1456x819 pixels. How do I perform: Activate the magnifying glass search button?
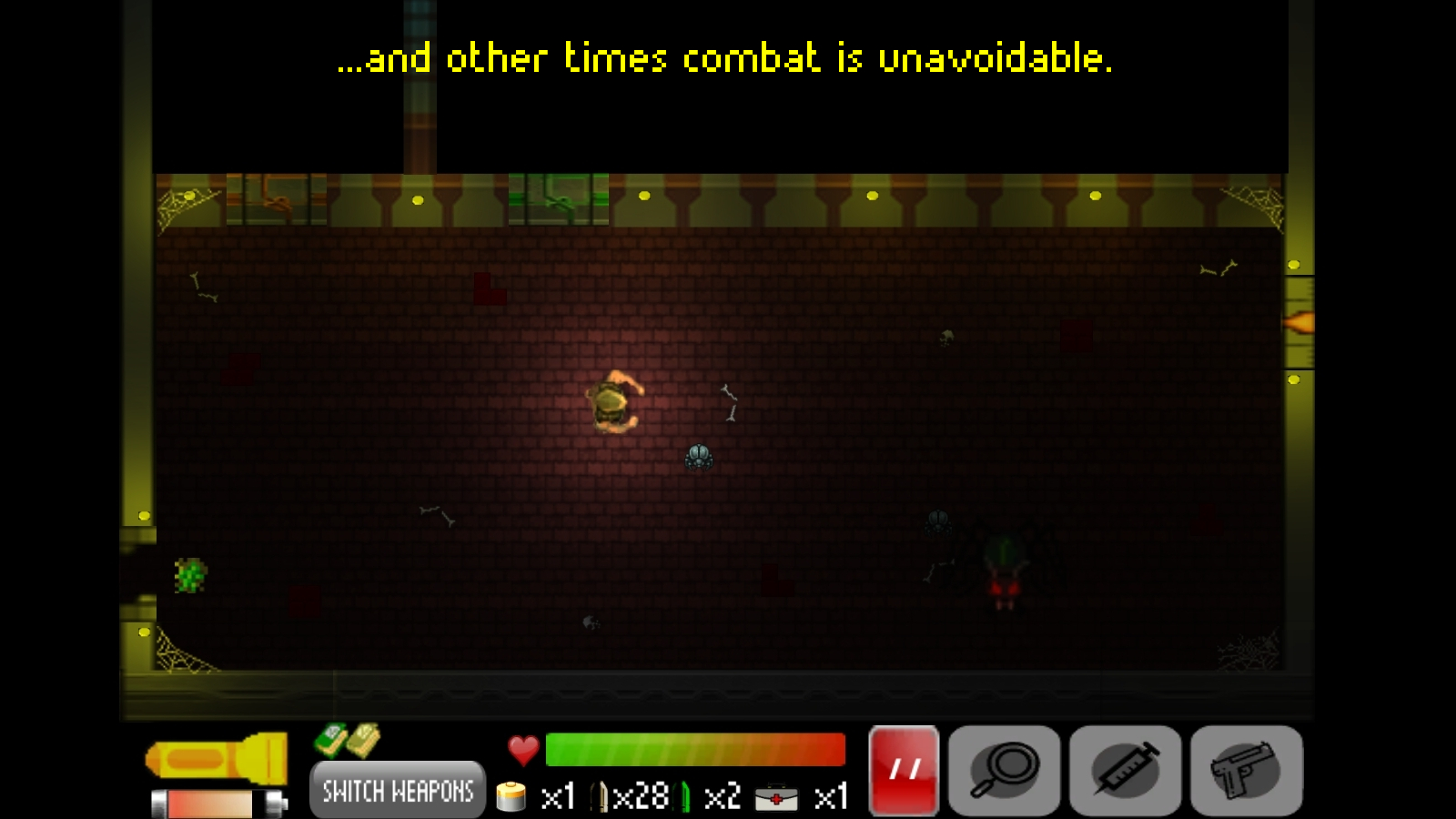point(1005,770)
